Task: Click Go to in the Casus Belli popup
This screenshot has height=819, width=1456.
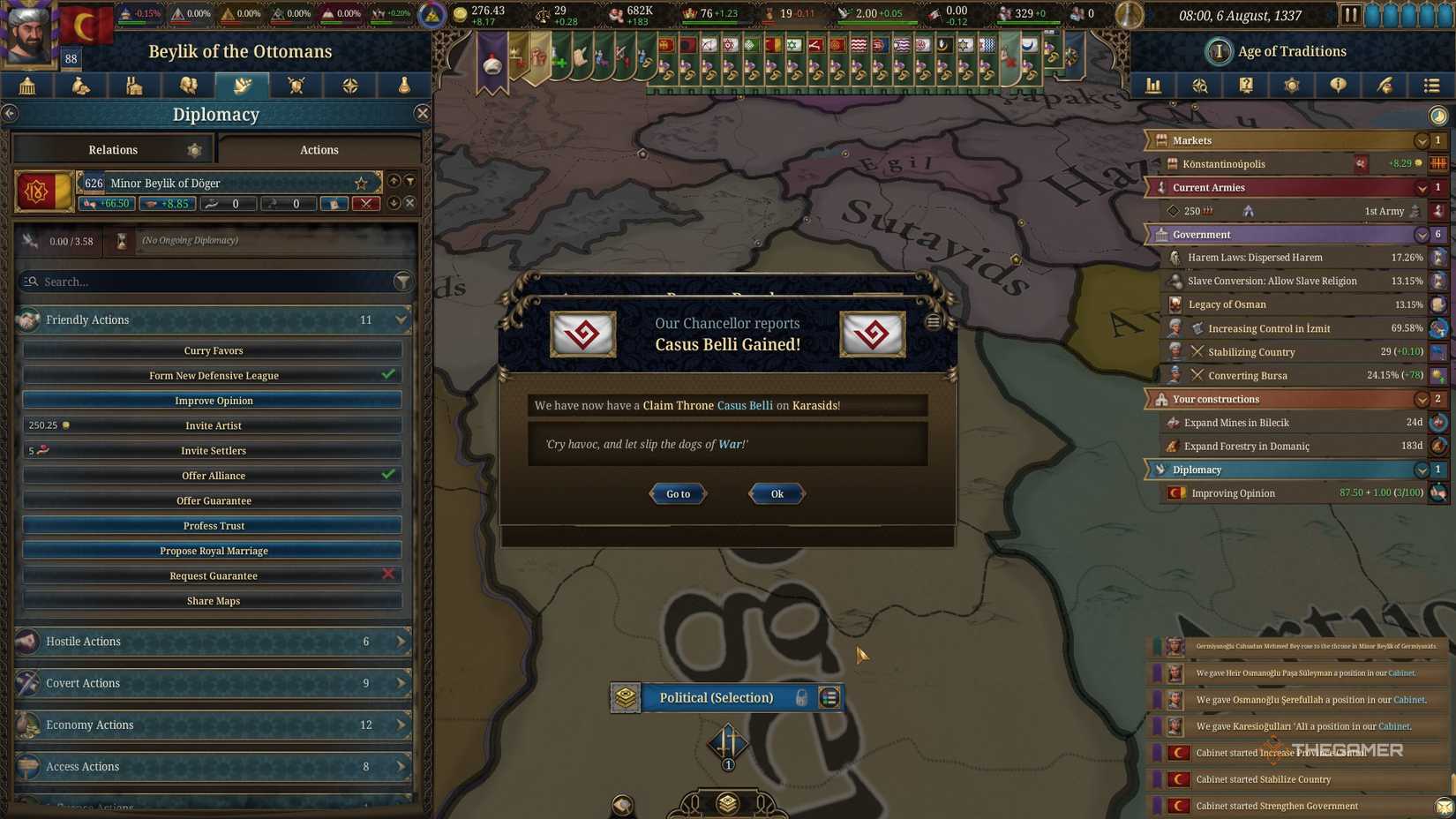Action: tap(677, 493)
